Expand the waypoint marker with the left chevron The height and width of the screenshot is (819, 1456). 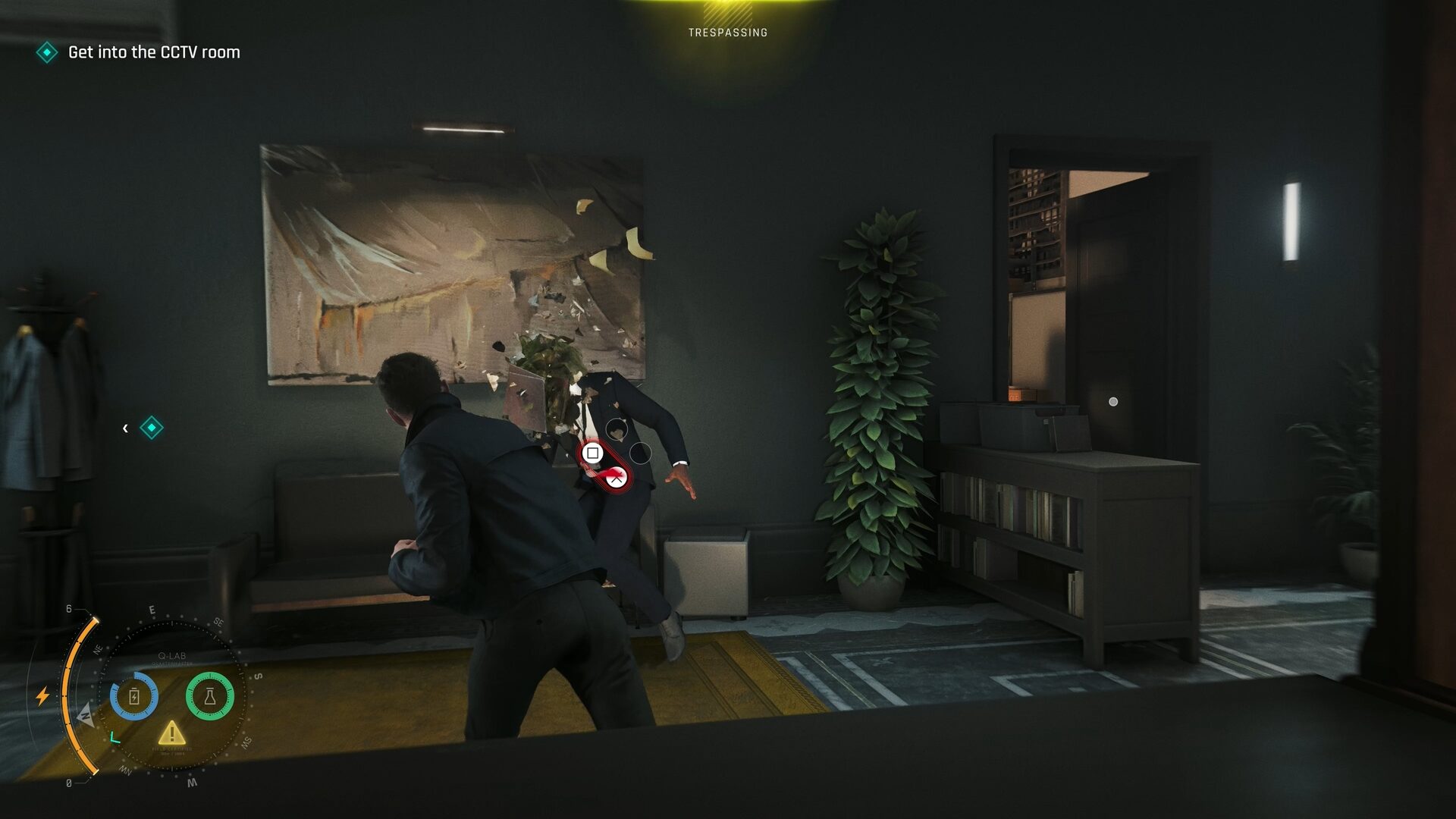point(125,428)
